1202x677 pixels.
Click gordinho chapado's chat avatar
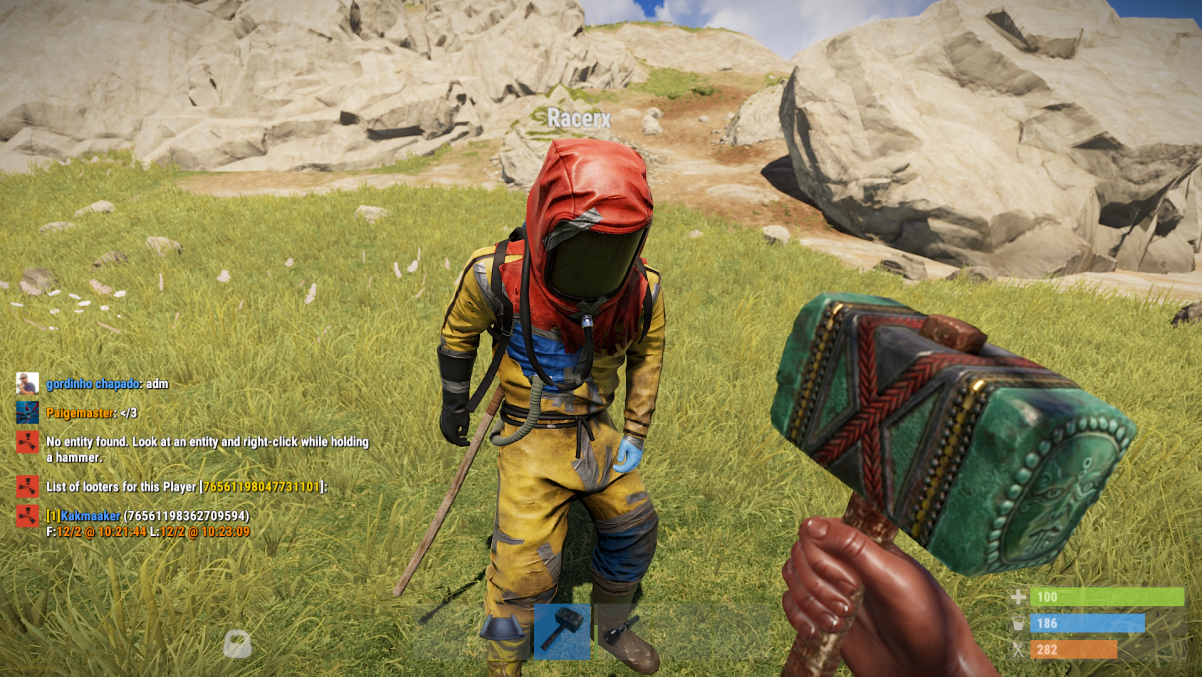(27, 384)
